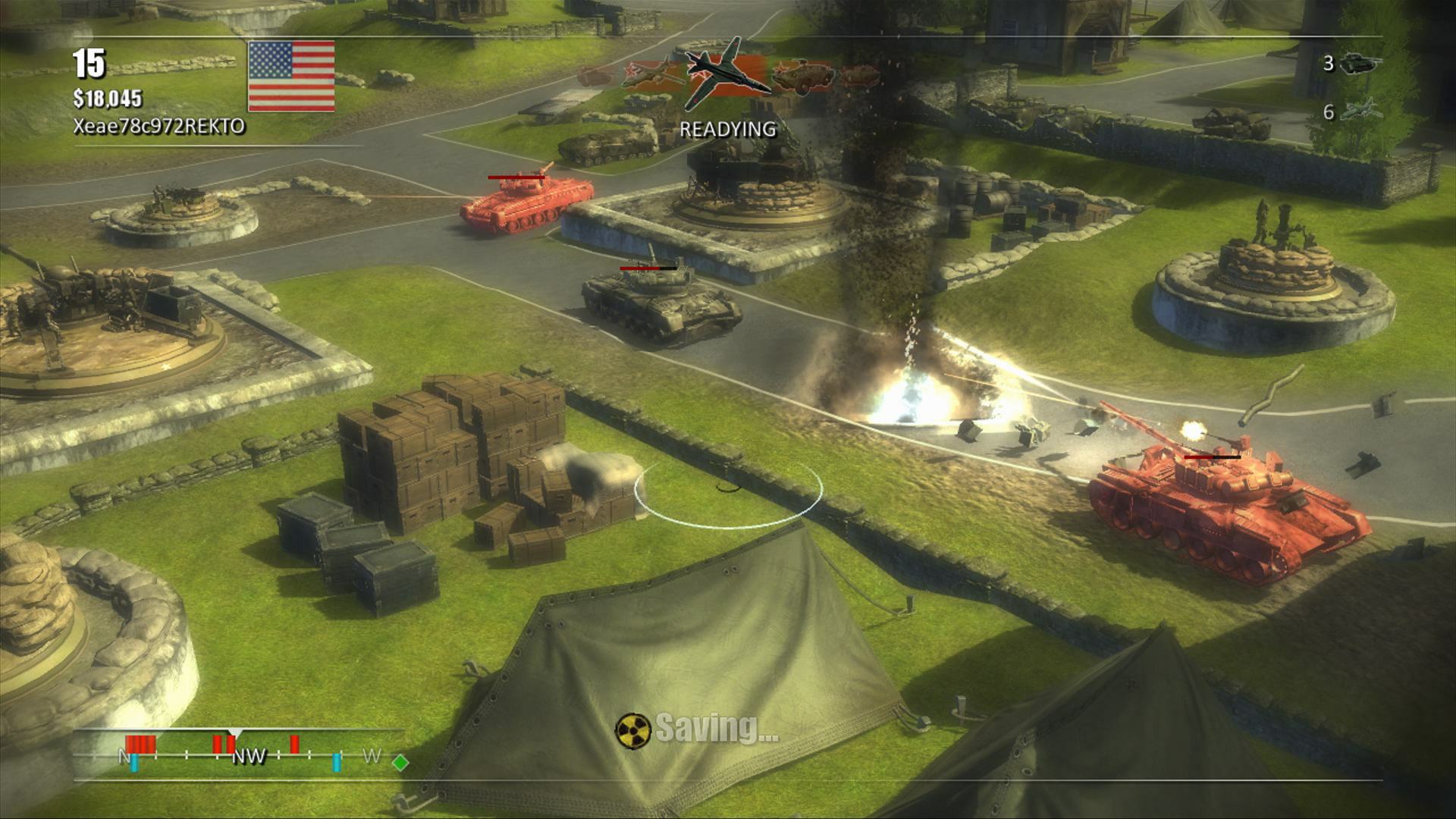Click the health bar above the green tank
This screenshot has width=1456, height=819.
[648, 267]
